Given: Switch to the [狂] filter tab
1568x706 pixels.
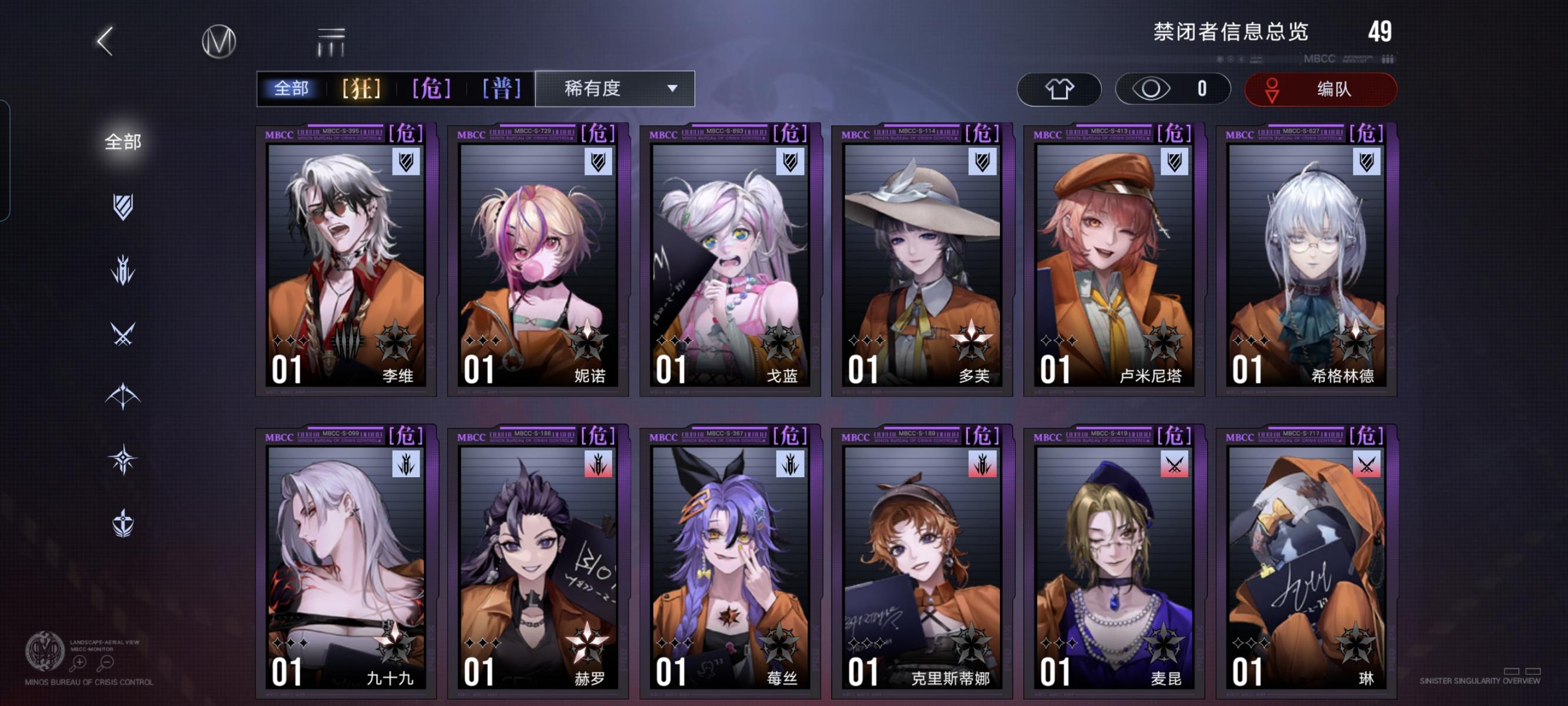Looking at the screenshot, I should (361, 89).
